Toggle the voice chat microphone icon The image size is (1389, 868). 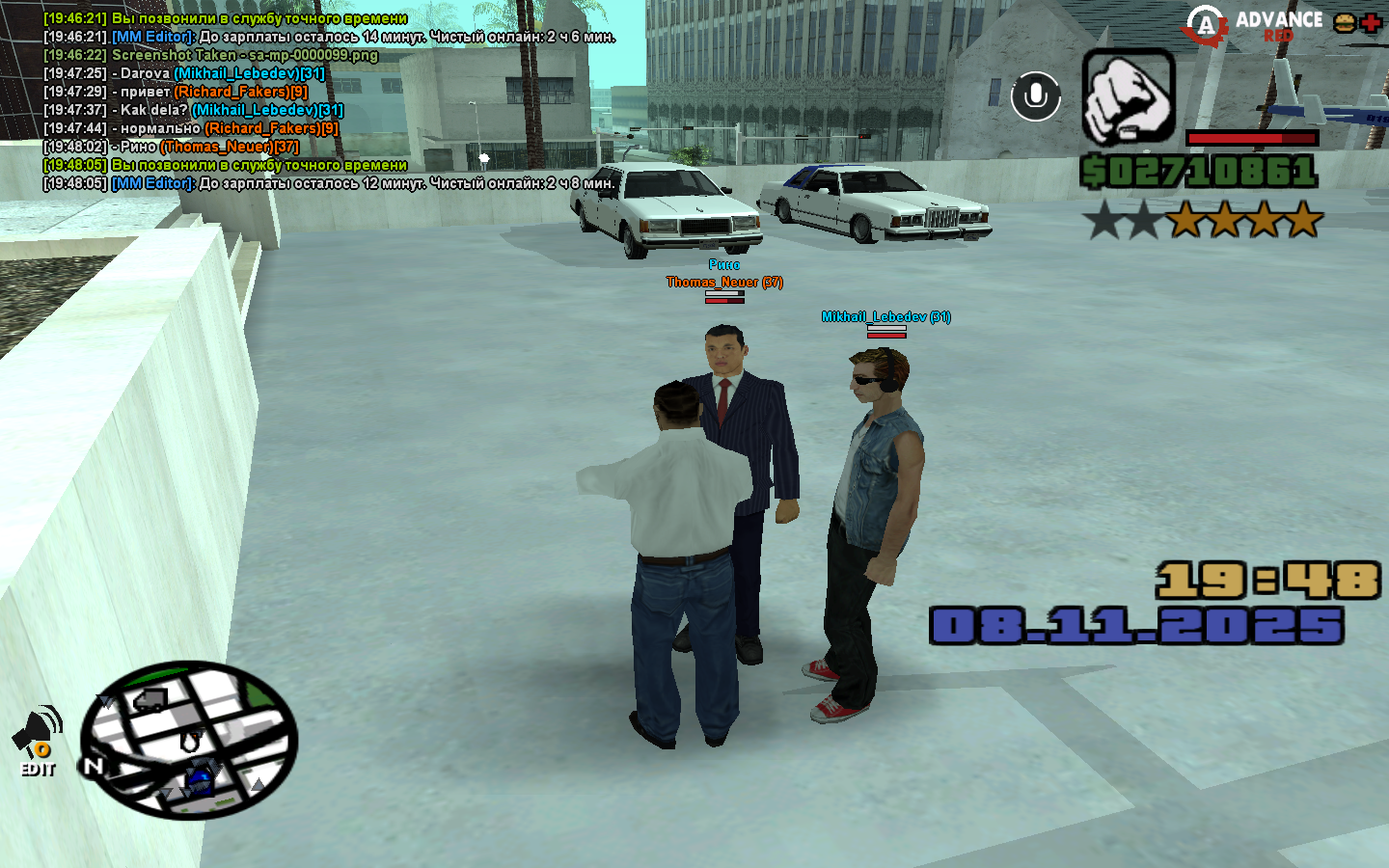click(x=1036, y=96)
